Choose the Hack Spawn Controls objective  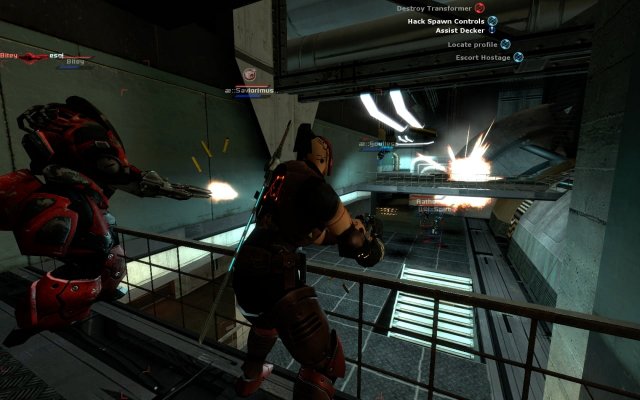pyautogui.click(x=447, y=21)
